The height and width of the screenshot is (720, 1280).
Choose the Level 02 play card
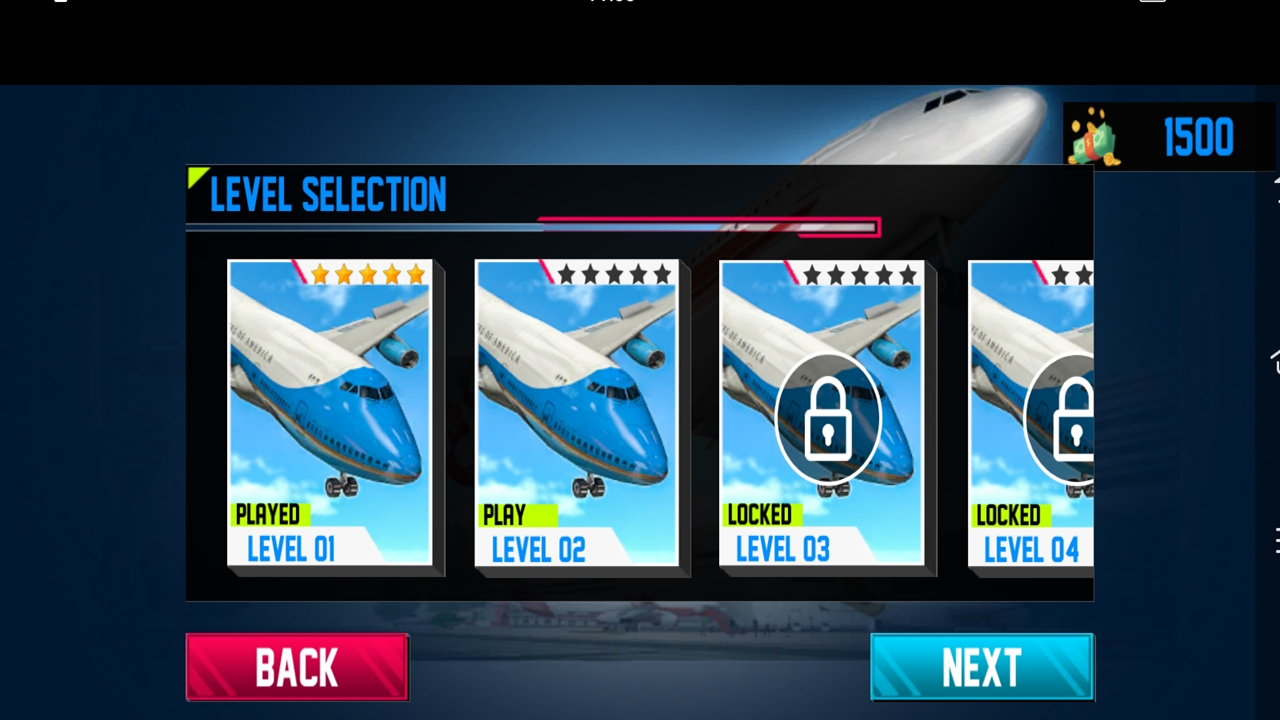pos(577,413)
